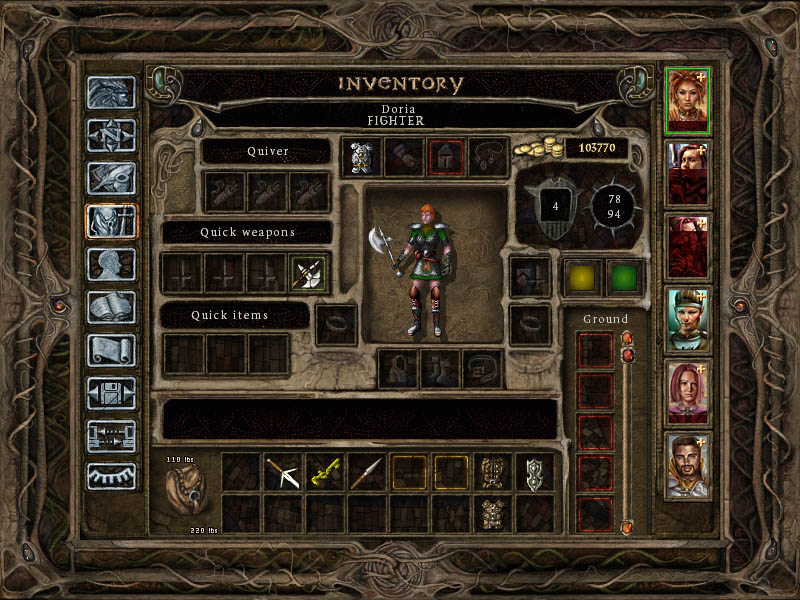Select the helmeted woman's portrait
The width and height of the screenshot is (800, 600).
point(688,320)
